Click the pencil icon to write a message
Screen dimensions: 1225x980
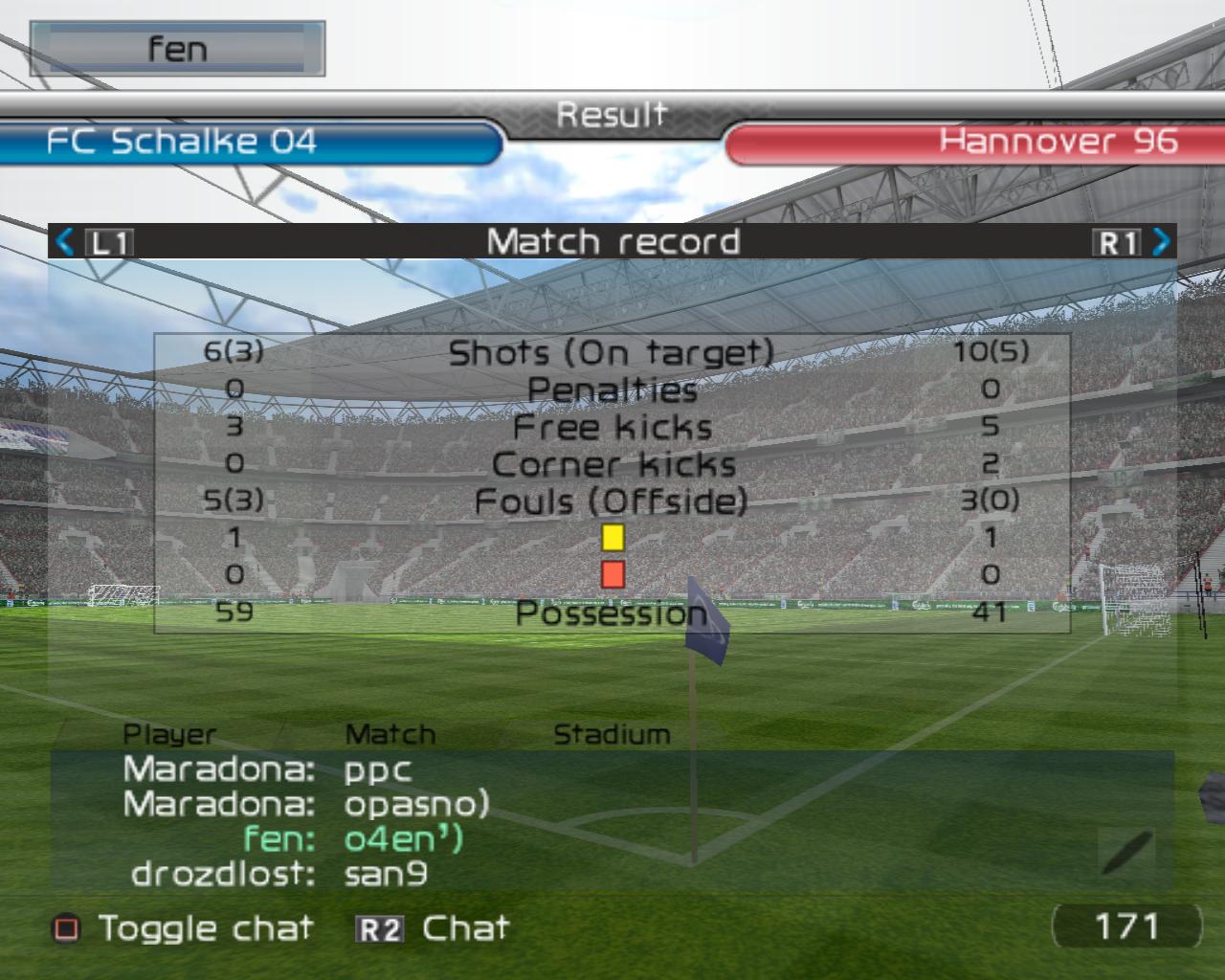[x=1126, y=852]
